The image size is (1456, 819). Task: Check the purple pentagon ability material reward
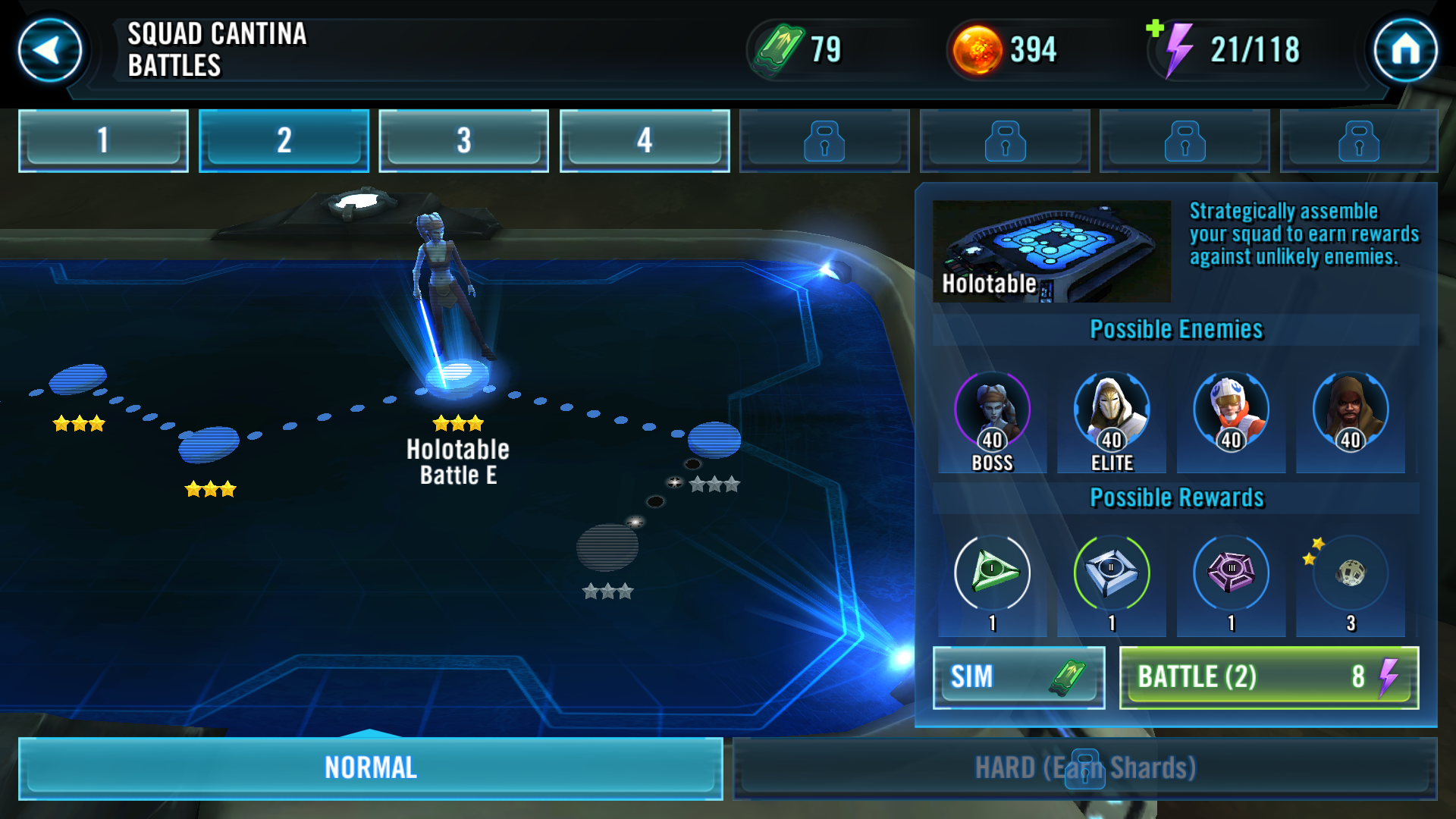[x=1231, y=573]
